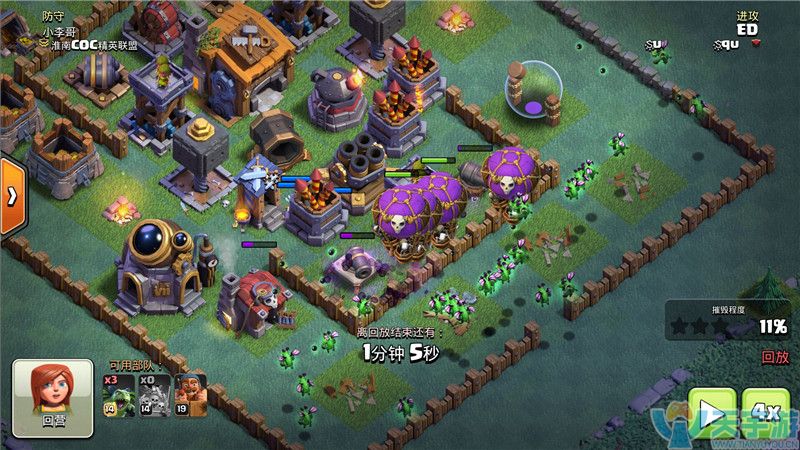Change replay speed with the 4x button

point(766,413)
